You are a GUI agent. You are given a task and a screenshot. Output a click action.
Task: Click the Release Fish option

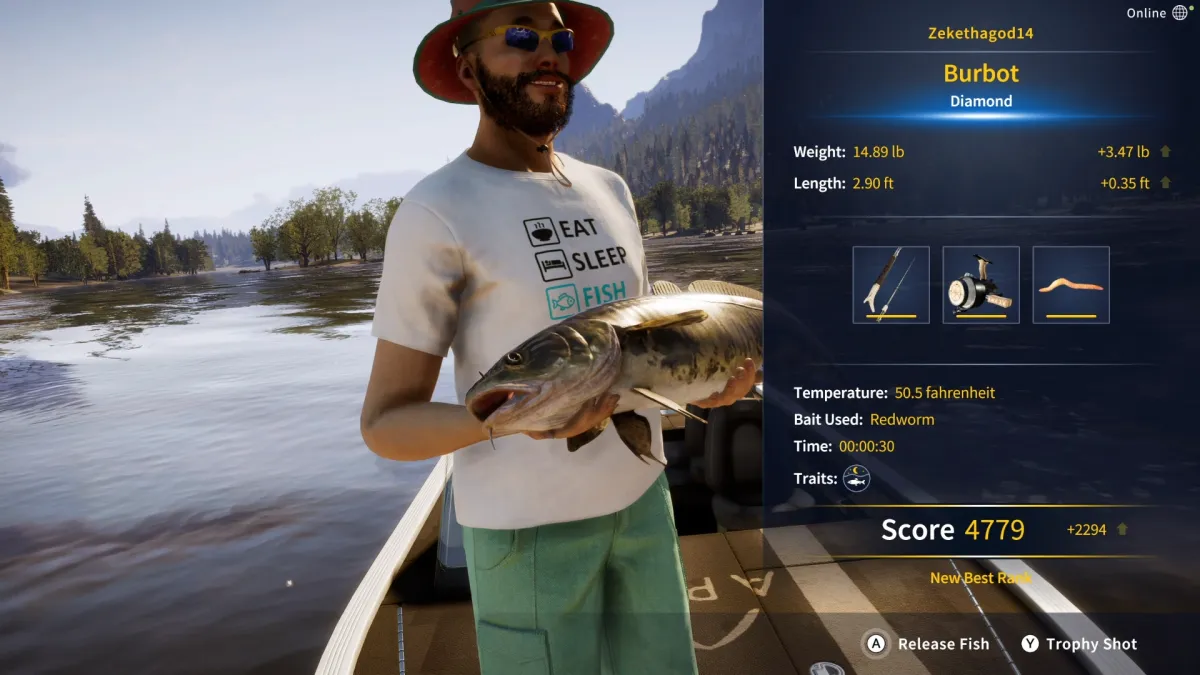(x=927, y=644)
